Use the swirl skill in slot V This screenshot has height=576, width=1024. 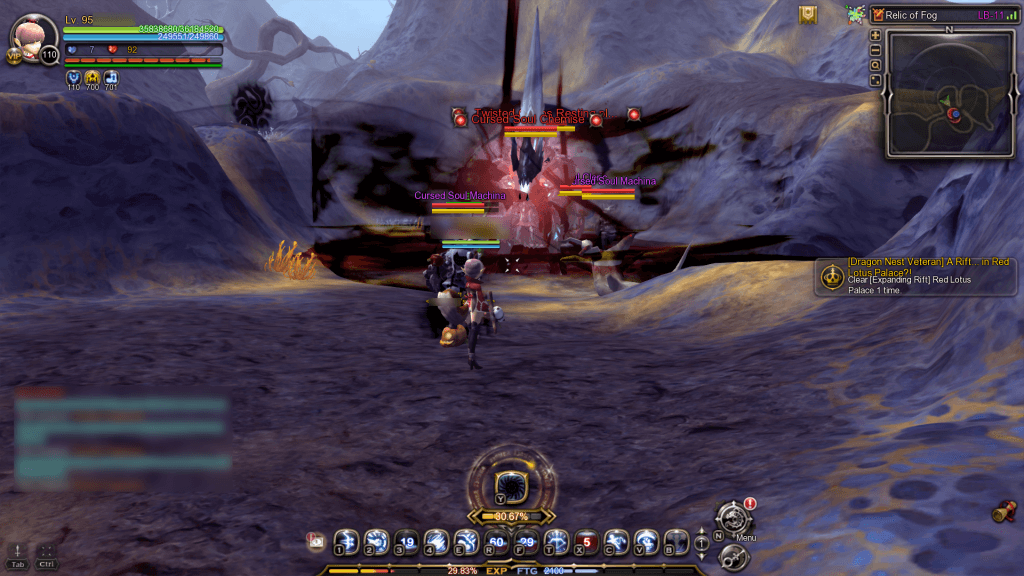pos(647,541)
